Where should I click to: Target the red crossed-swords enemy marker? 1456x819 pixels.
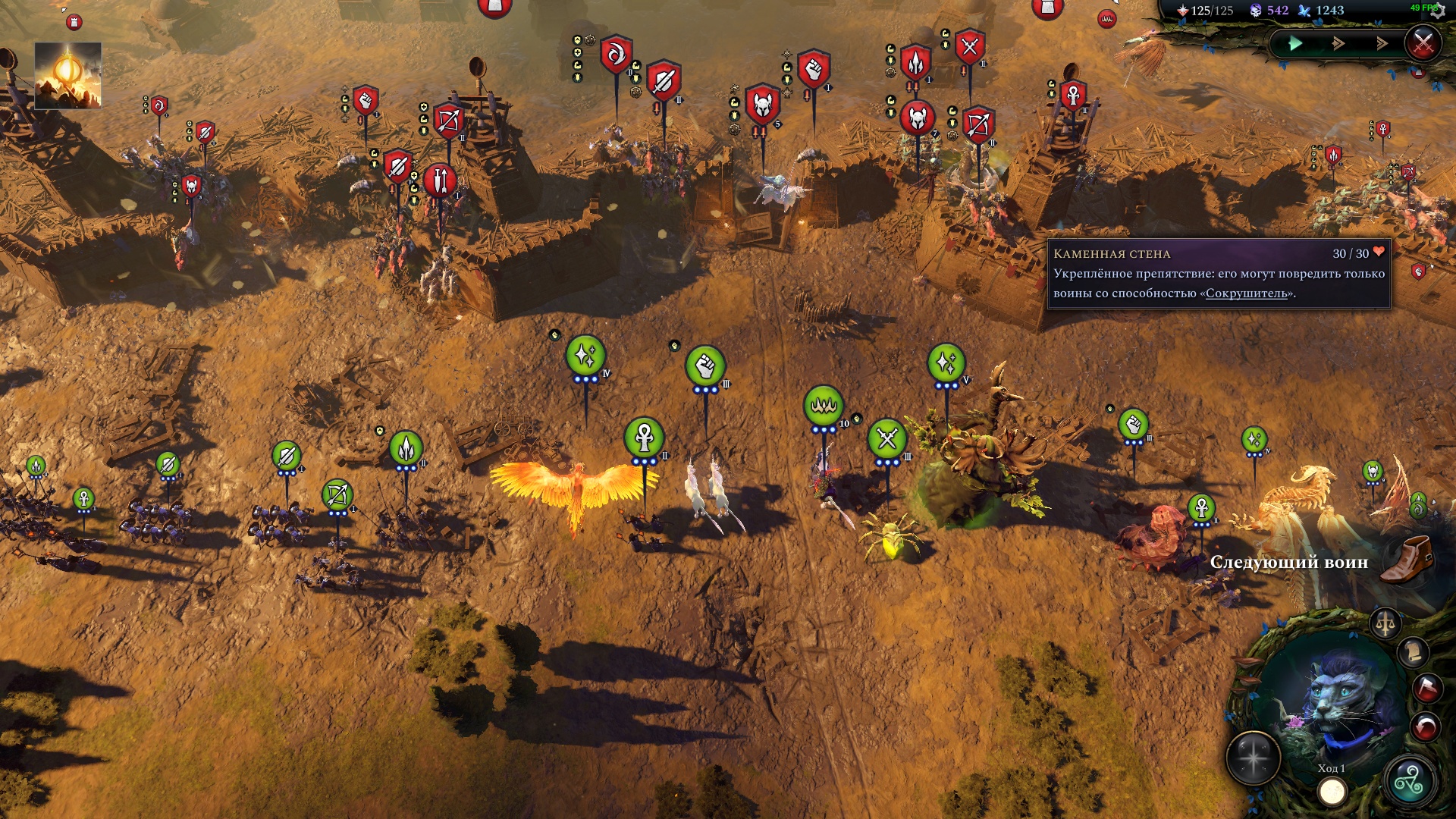tap(970, 47)
